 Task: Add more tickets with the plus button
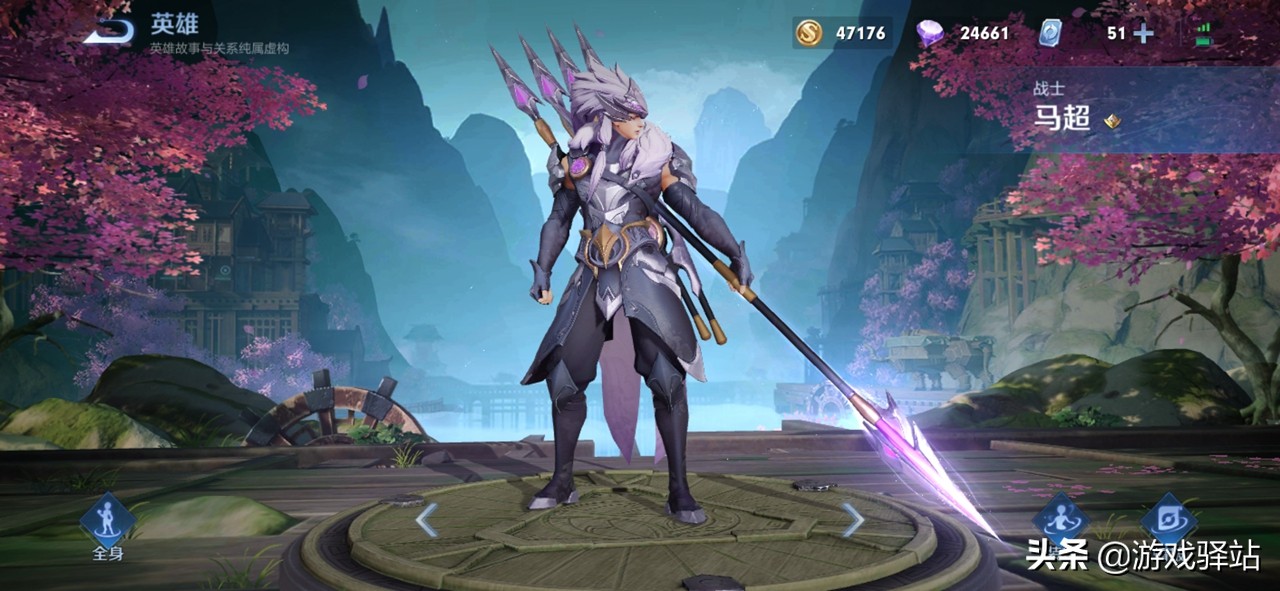pyautogui.click(x=1143, y=33)
